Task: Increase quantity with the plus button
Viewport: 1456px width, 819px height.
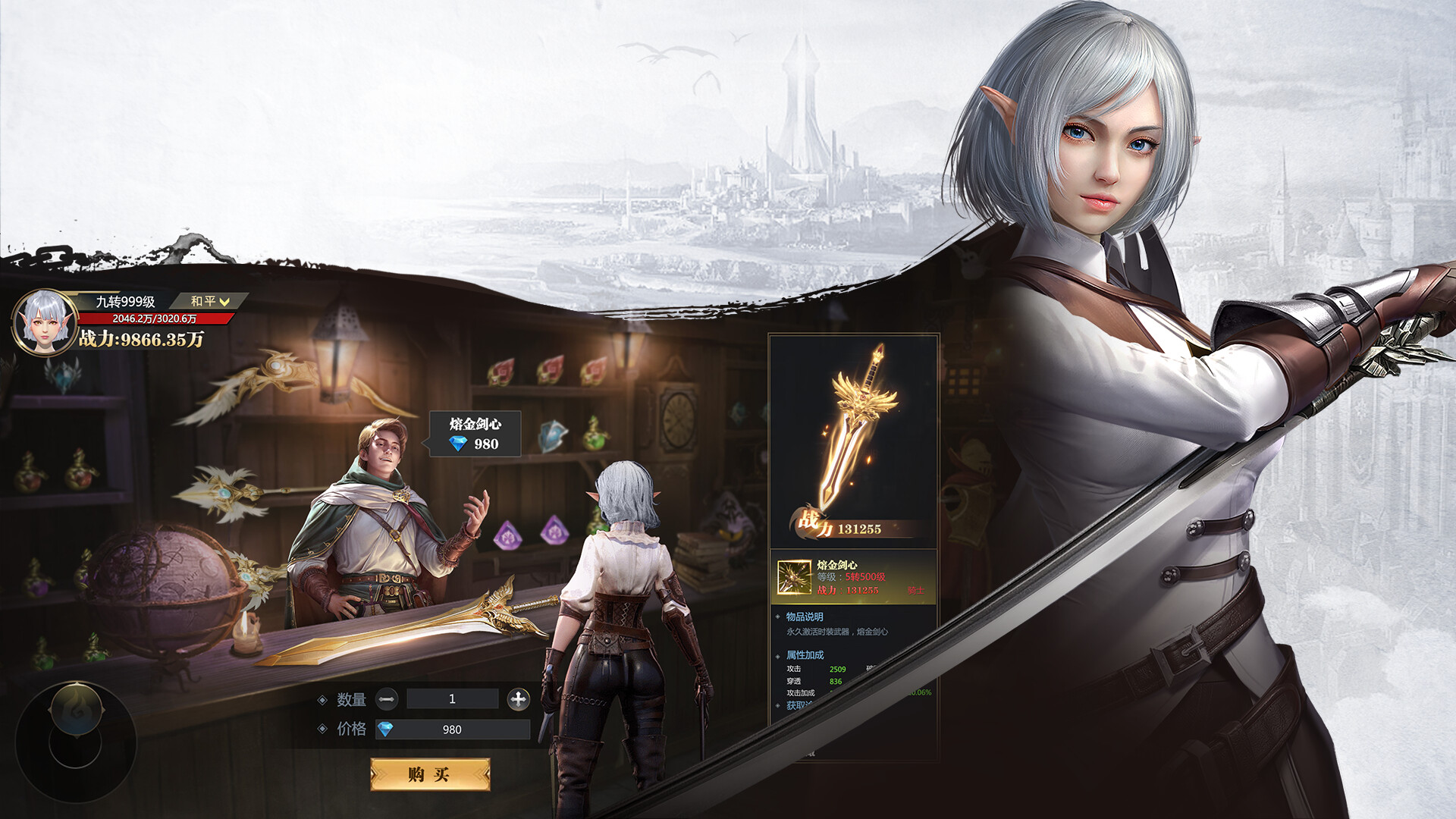Action: 519,699
